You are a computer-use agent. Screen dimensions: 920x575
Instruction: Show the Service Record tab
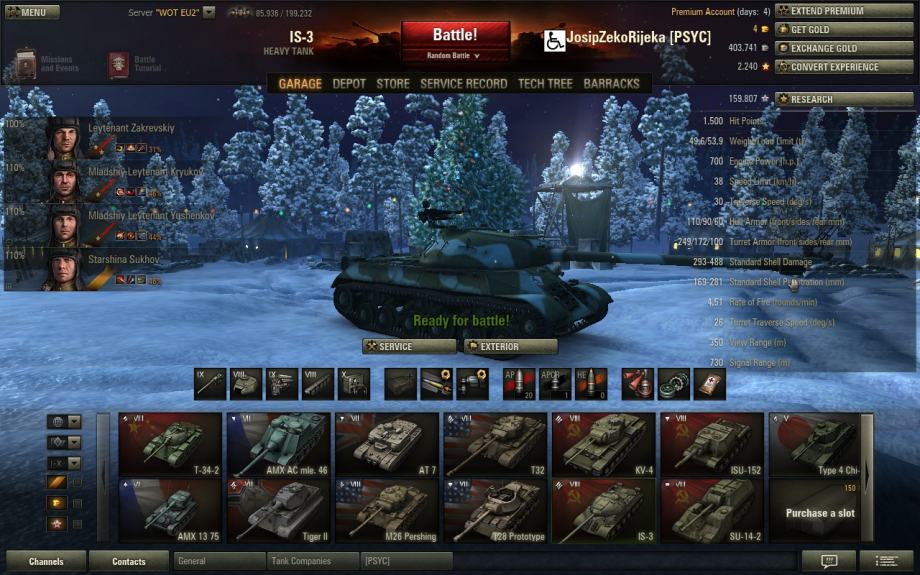463,84
